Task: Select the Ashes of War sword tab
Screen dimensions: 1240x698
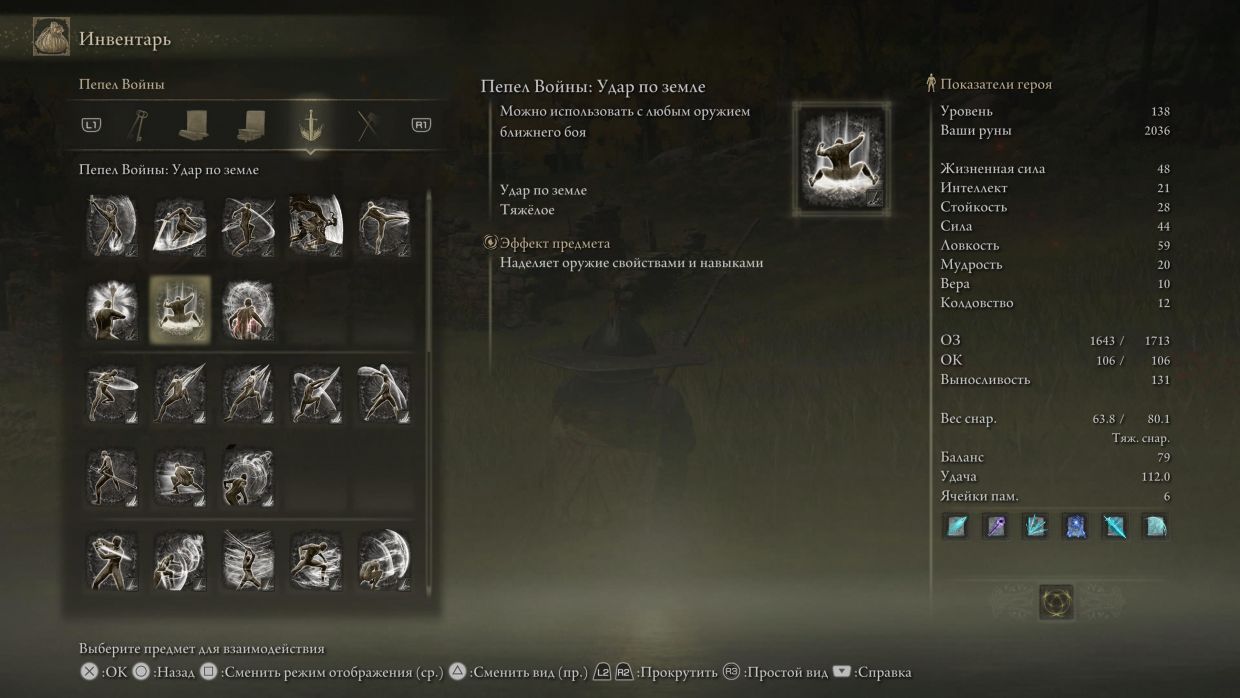Action: click(x=310, y=125)
